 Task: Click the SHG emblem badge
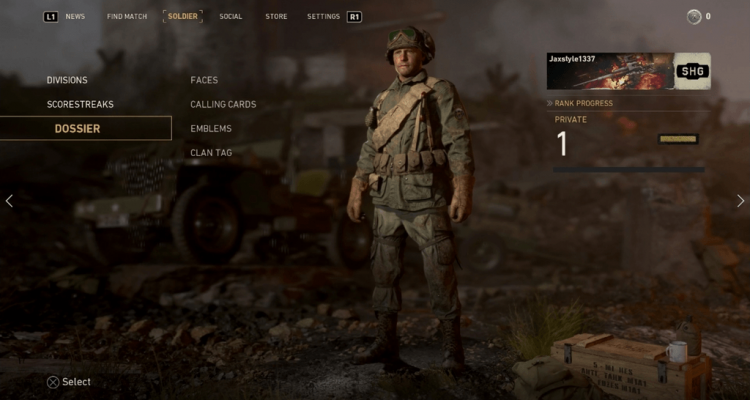coord(692,71)
